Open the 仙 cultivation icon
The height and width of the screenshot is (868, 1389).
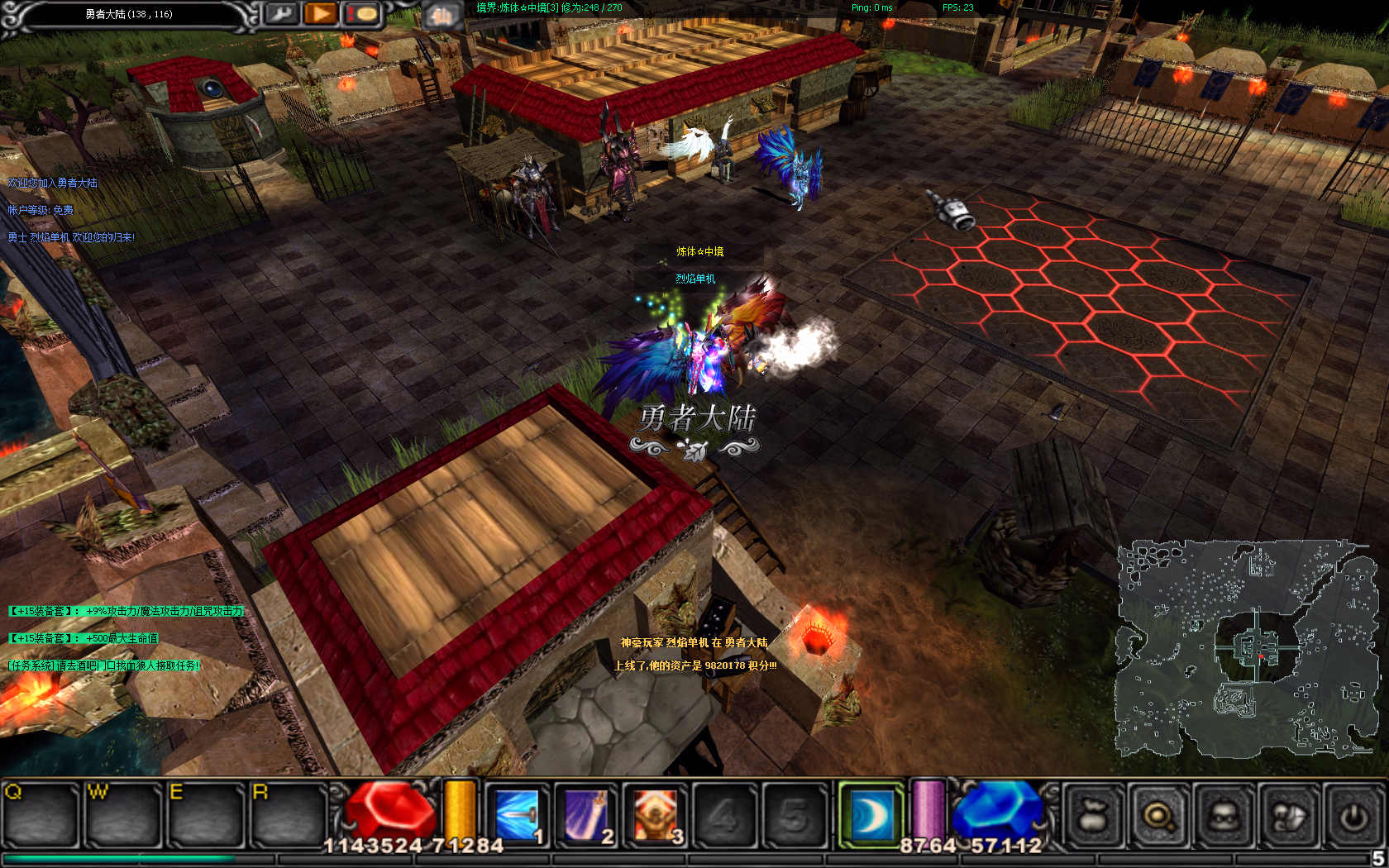point(442,16)
